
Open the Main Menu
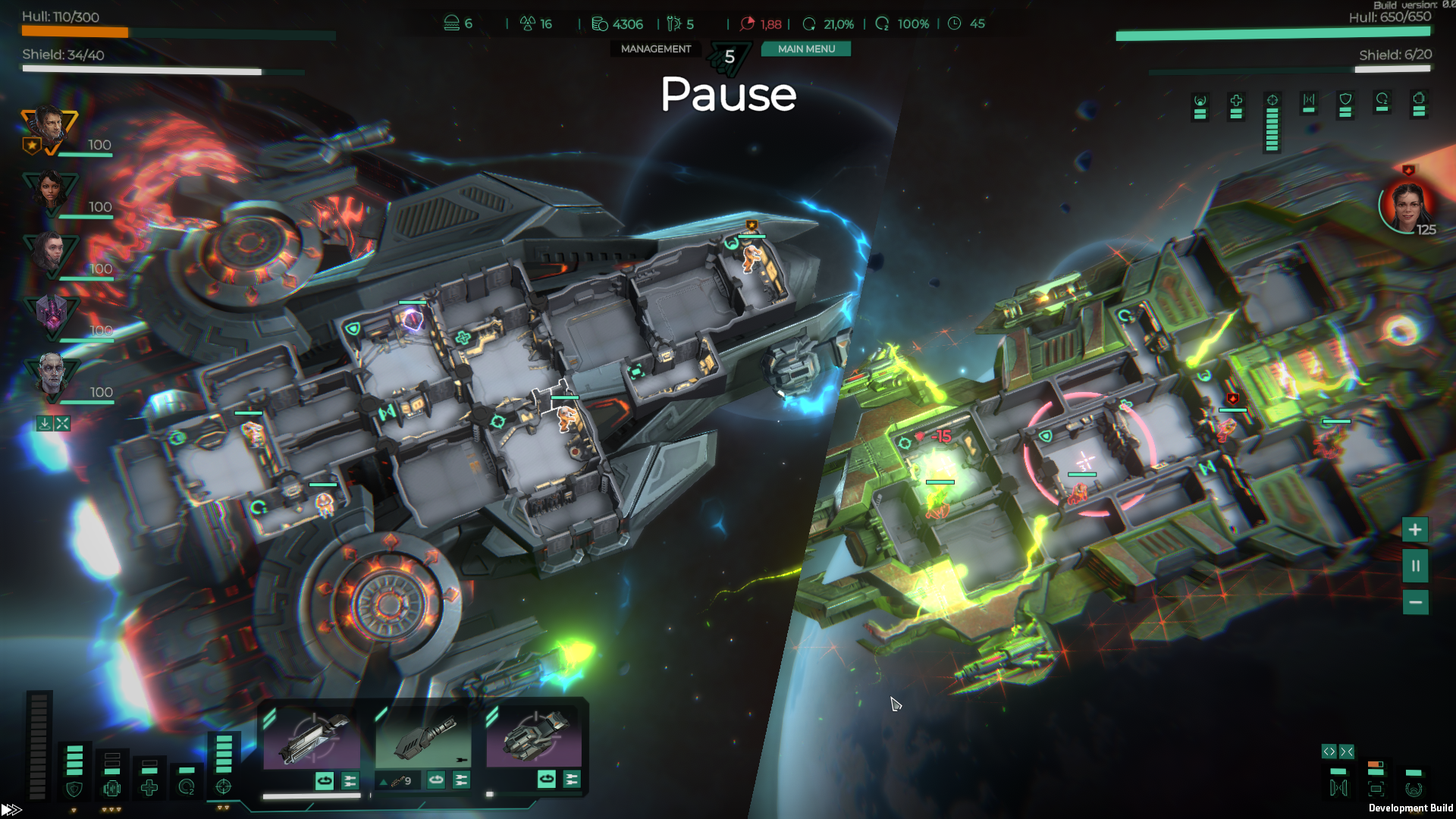tap(806, 49)
